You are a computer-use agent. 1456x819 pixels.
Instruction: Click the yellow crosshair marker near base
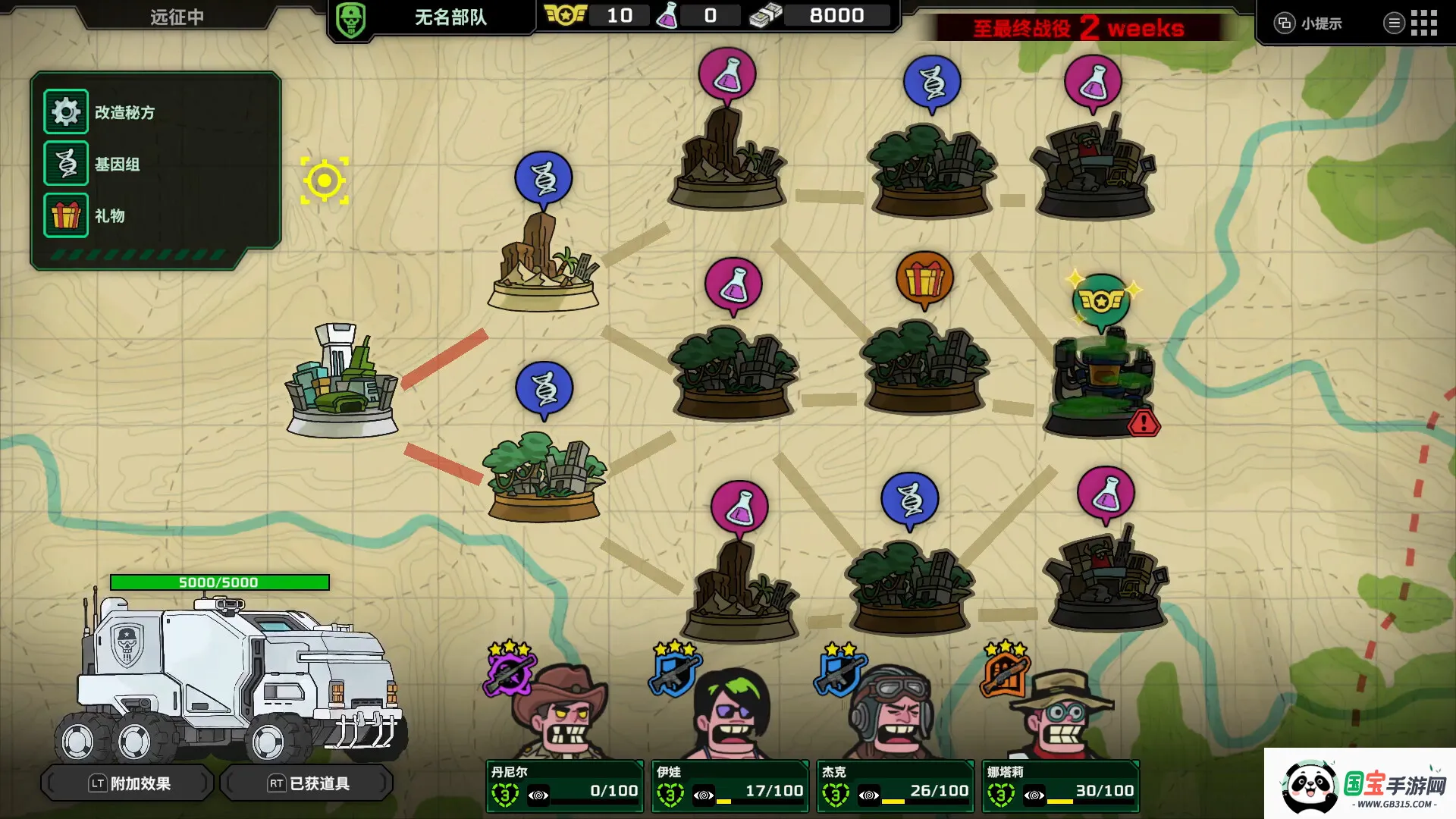tap(325, 179)
